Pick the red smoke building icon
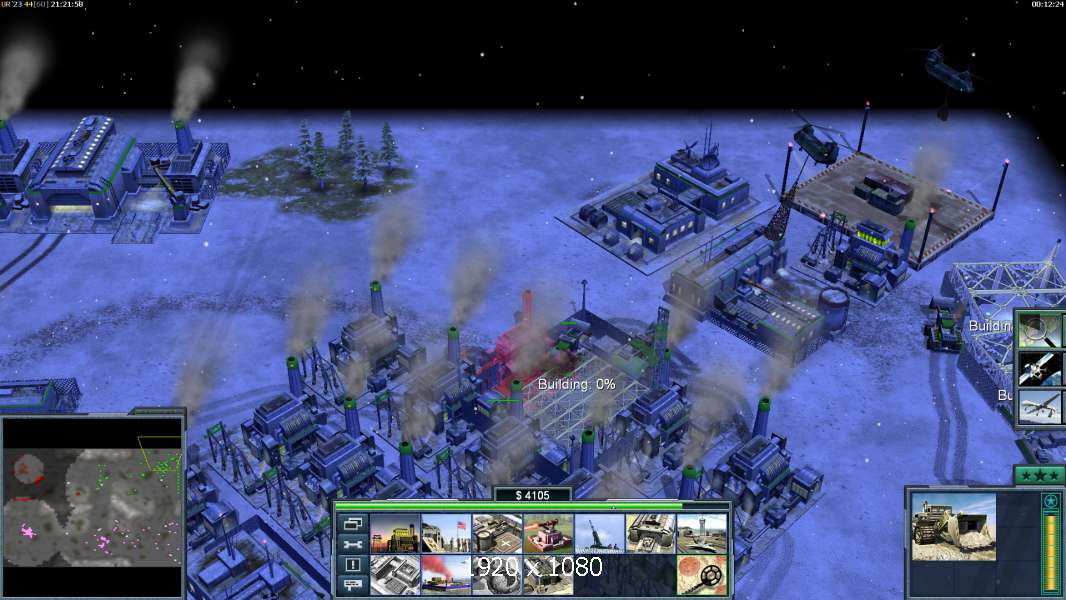 point(446,574)
